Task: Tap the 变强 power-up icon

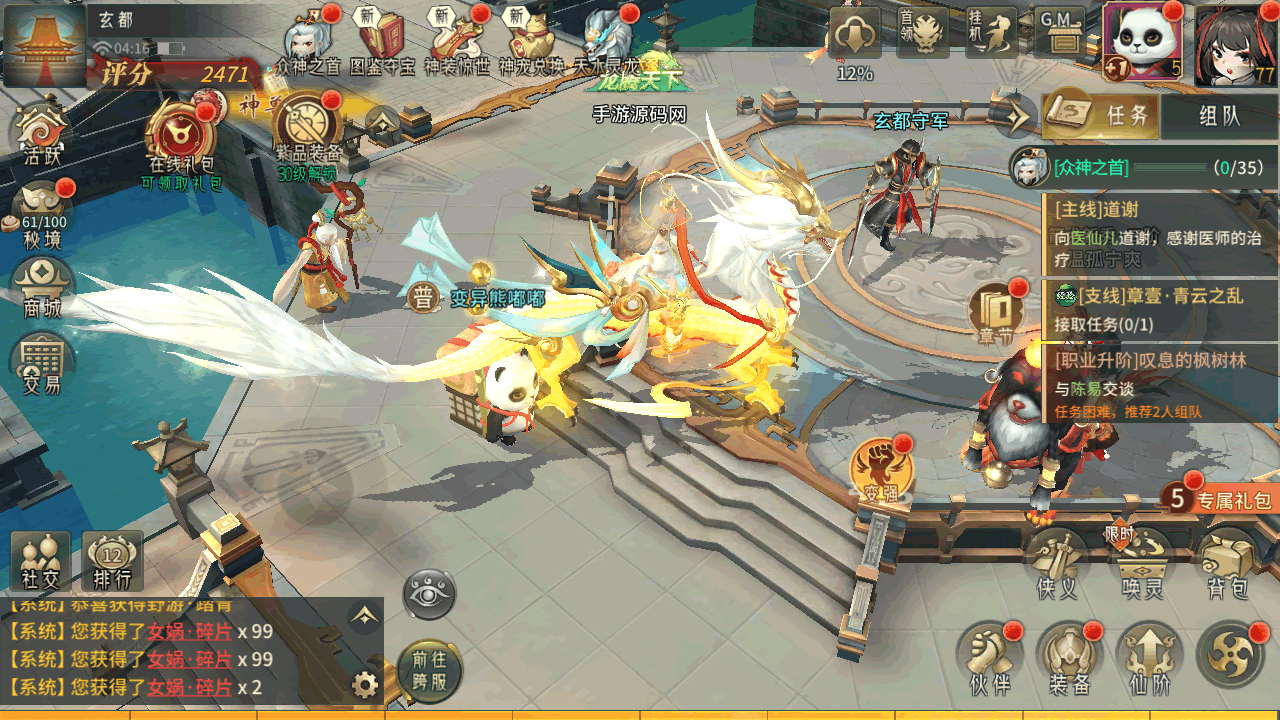Action: (882, 470)
